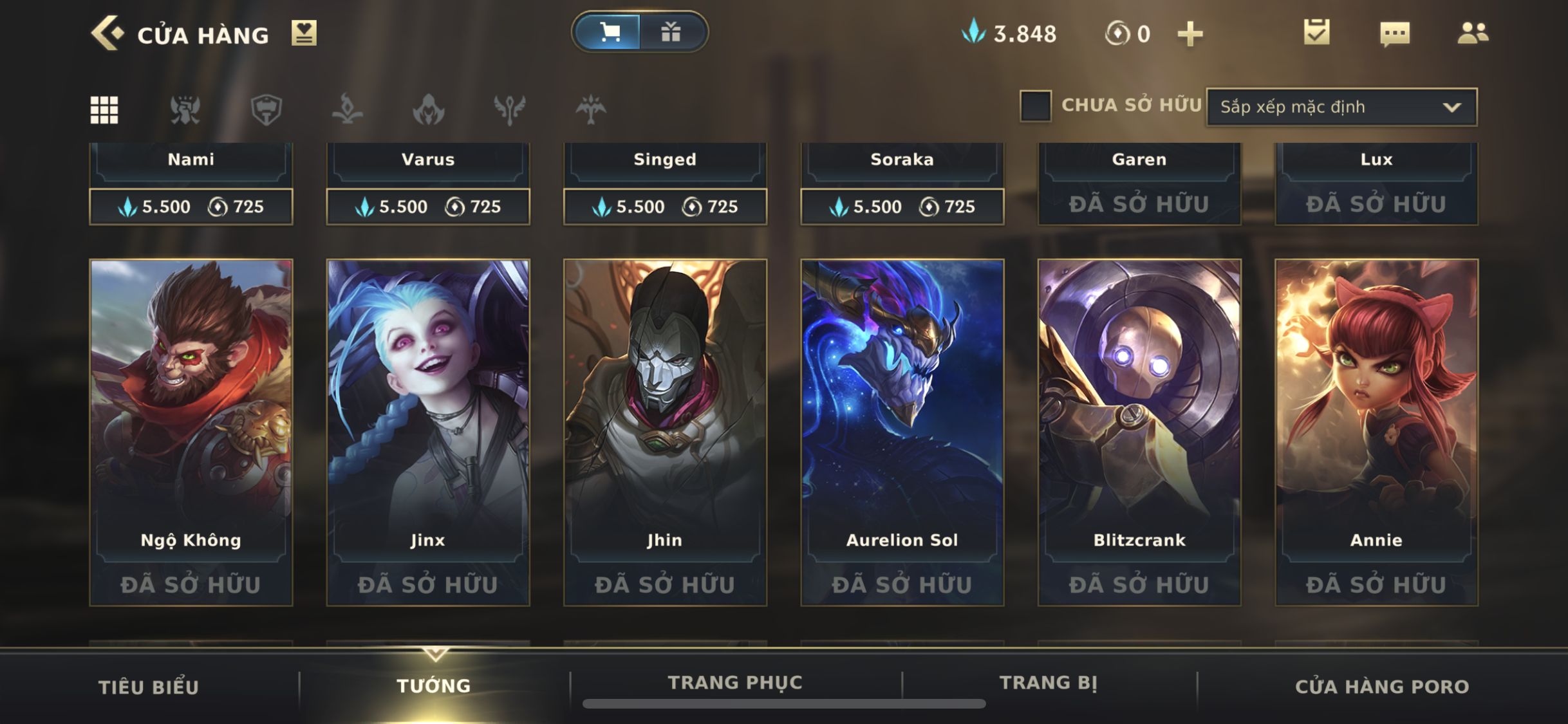Open the Sắp xếp mặc định dropdown

(x=1341, y=107)
